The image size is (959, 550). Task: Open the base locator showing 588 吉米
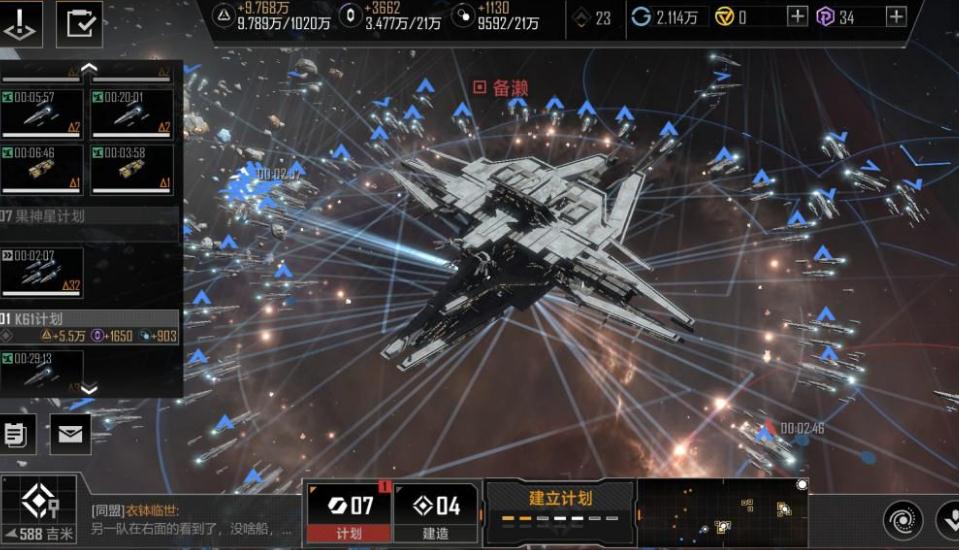pos(38,511)
